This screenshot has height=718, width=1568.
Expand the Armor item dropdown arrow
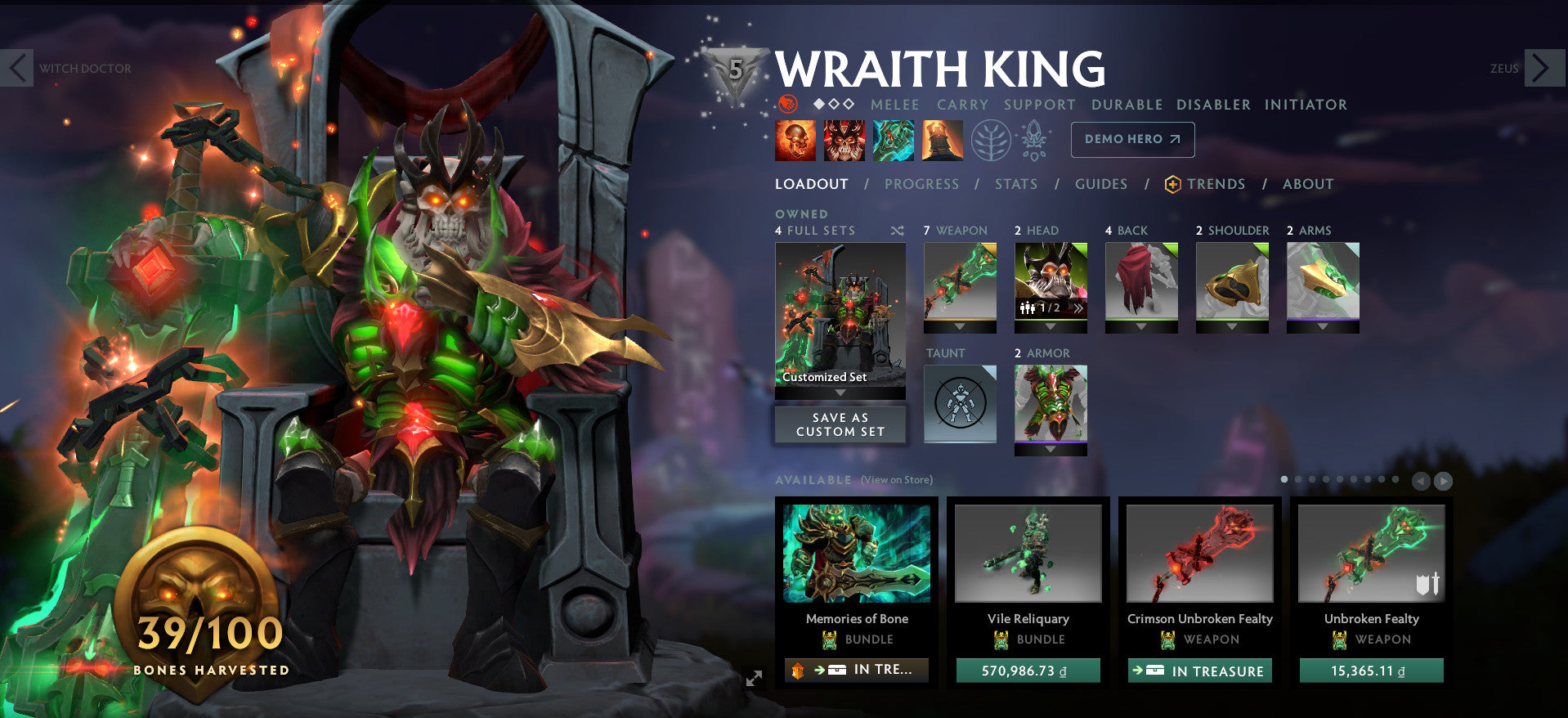pos(1051,447)
